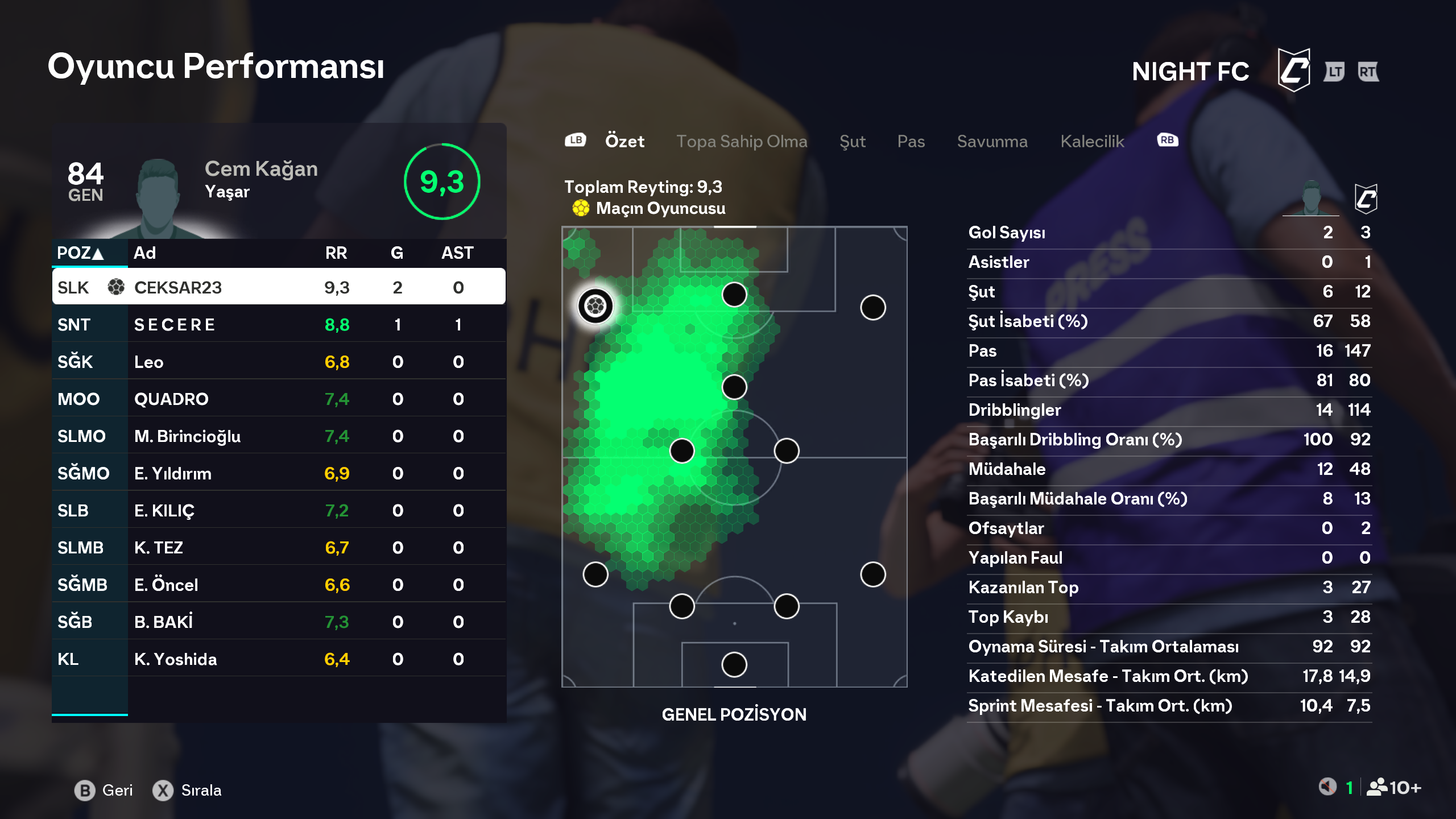
Task: Switch to the Topa Sahip Olma tab
Action: 742,141
